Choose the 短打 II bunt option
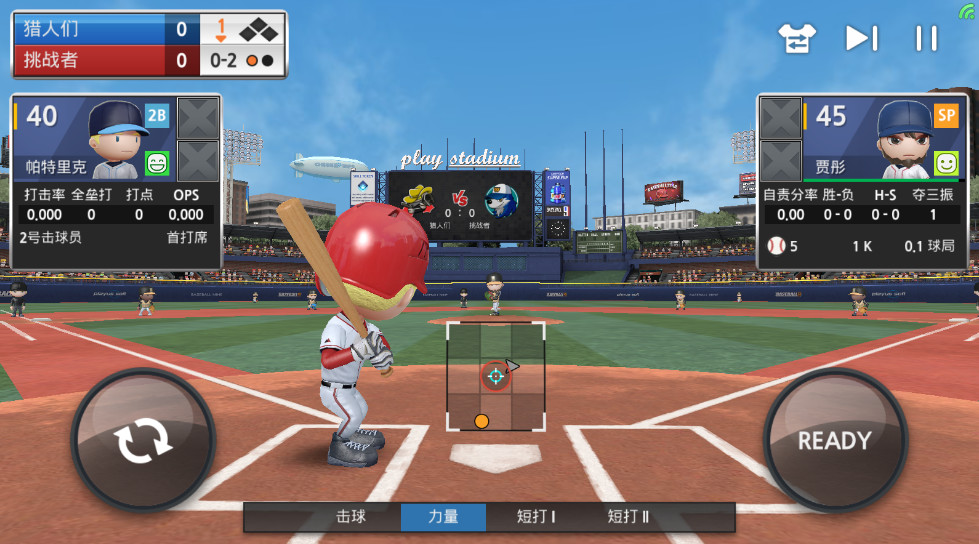The width and height of the screenshot is (979, 544). coord(628,517)
